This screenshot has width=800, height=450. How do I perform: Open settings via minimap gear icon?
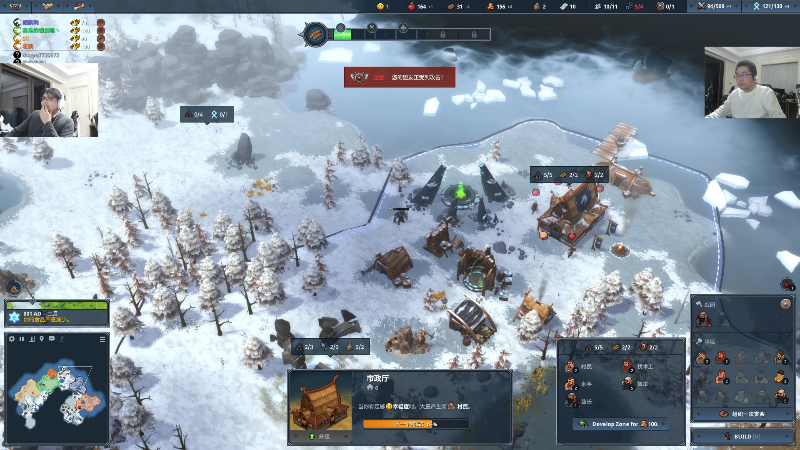click(12, 339)
